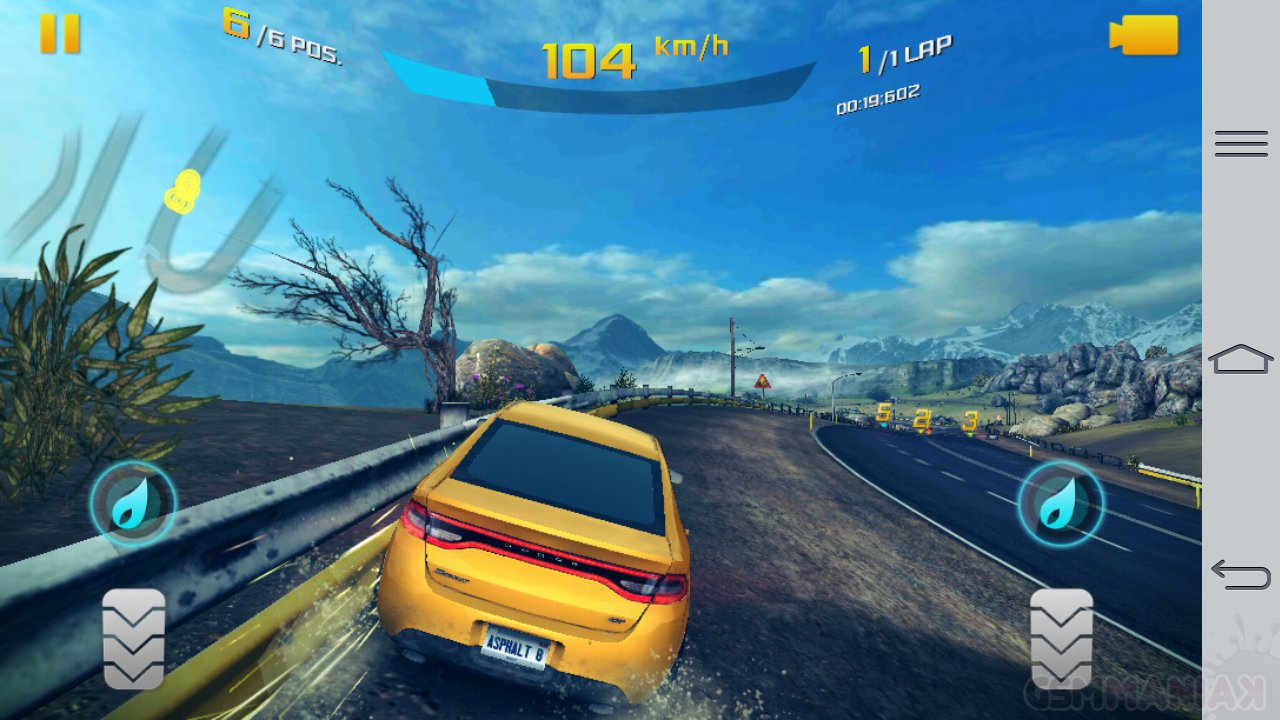Activate the left nitro boost button
This screenshot has height=720, width=1280.
tap(133, 503)
